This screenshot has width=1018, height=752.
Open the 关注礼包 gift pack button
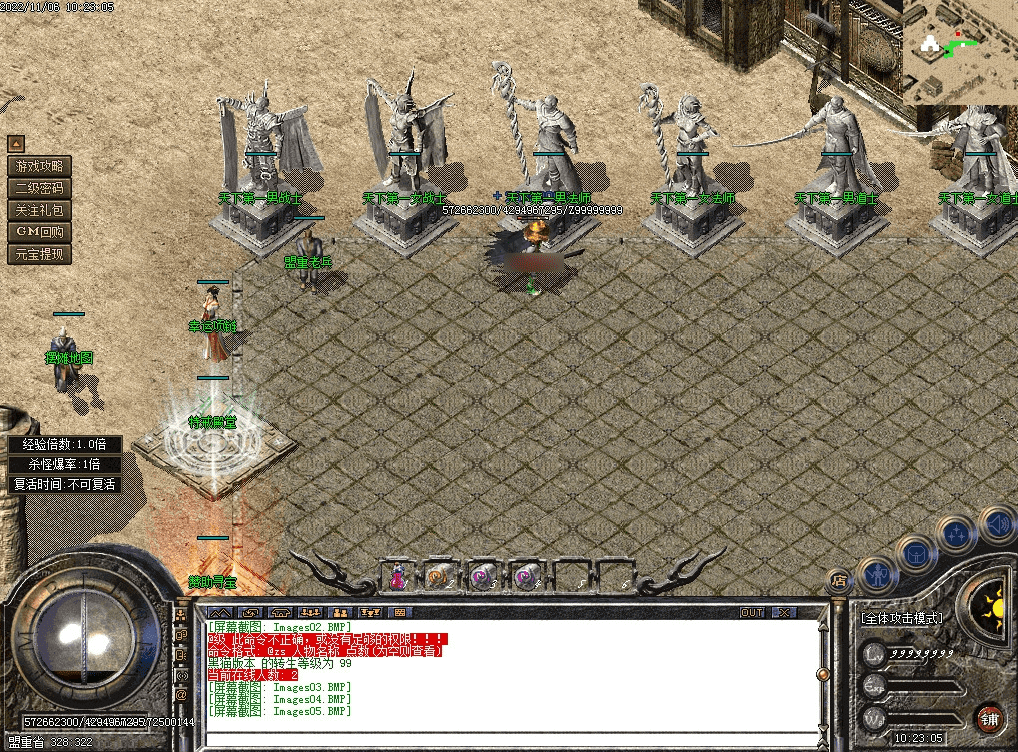40,210
